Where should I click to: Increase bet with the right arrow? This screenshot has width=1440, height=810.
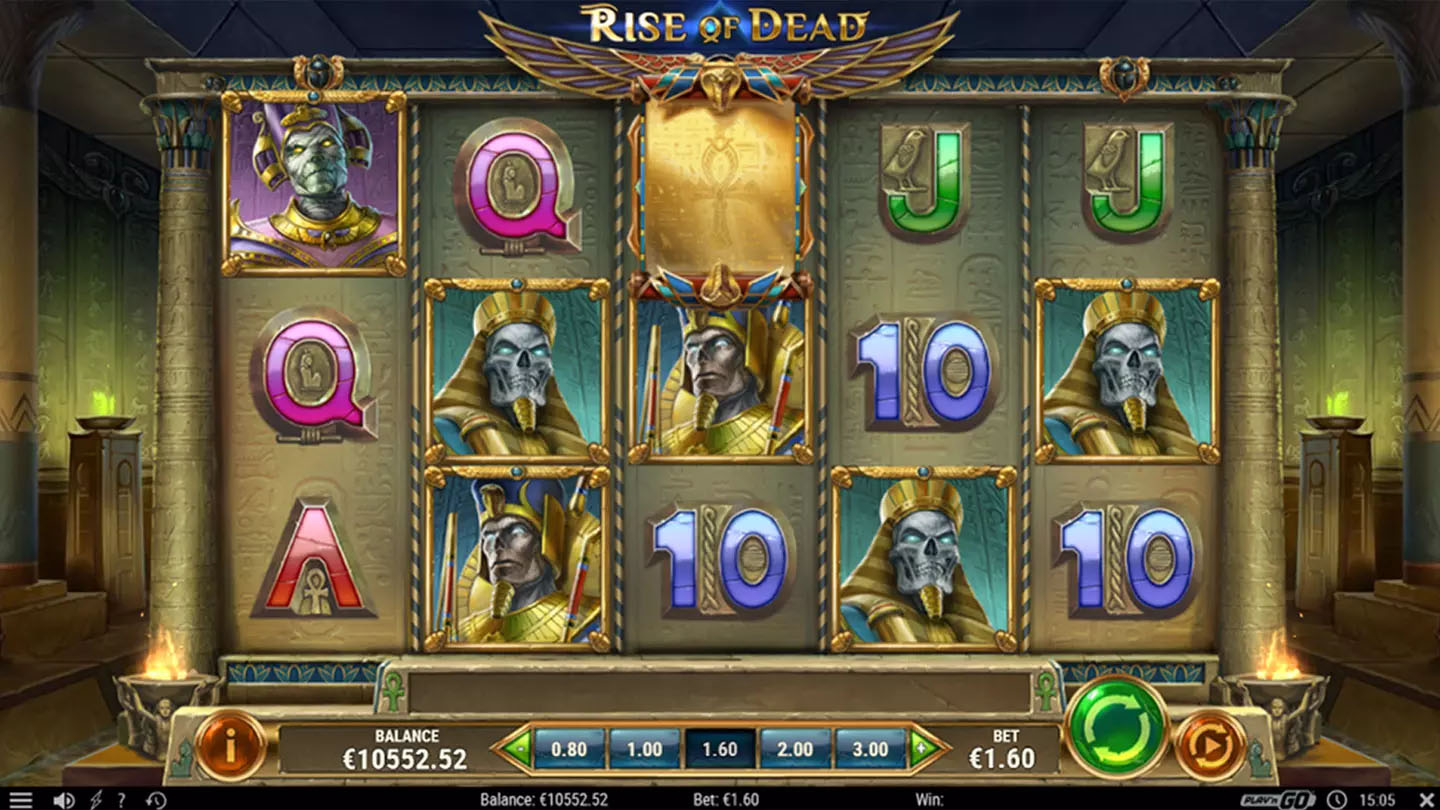click(x=922, y=746)
